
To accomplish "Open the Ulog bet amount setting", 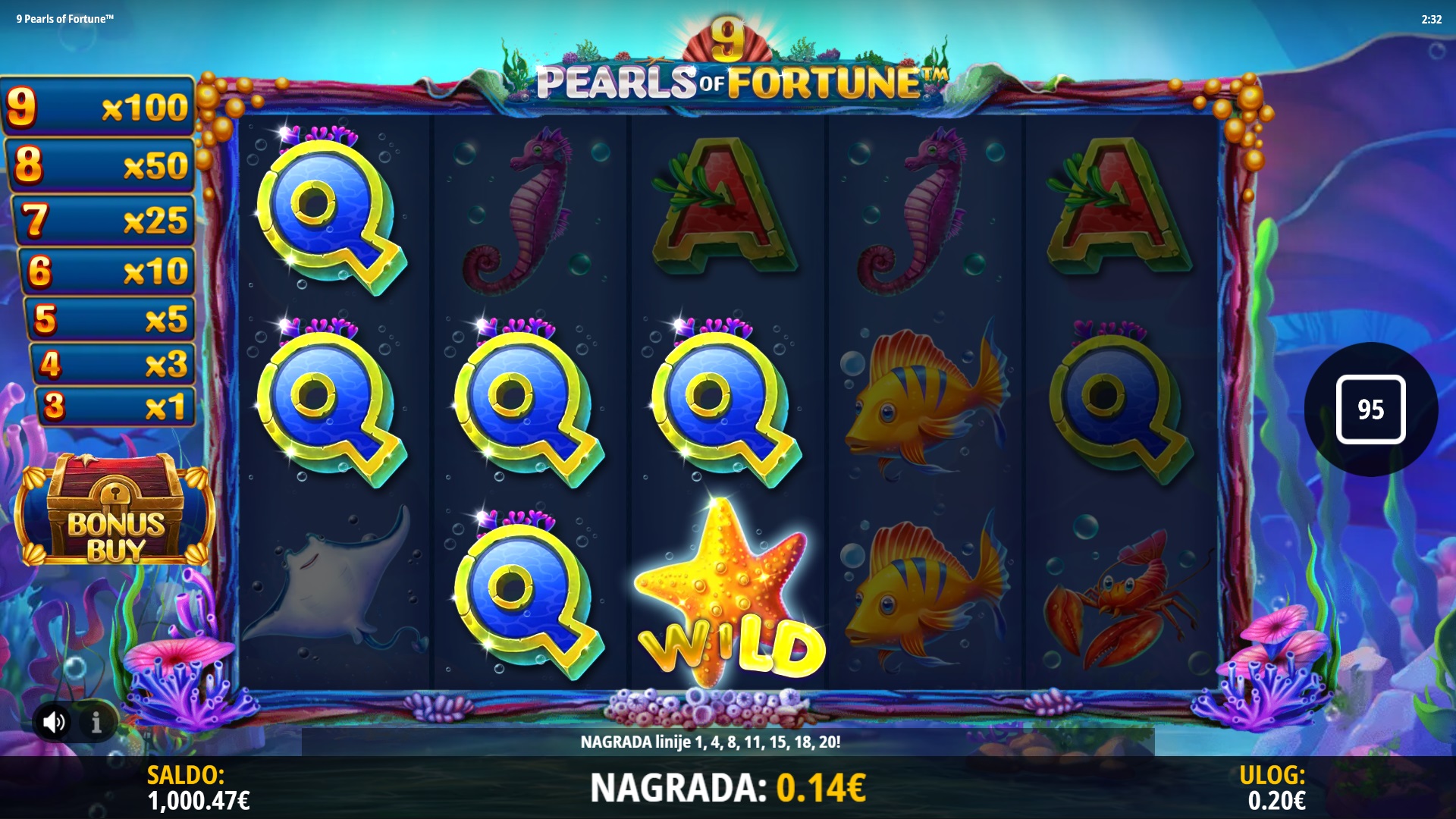I will [x=1275, y=788].
